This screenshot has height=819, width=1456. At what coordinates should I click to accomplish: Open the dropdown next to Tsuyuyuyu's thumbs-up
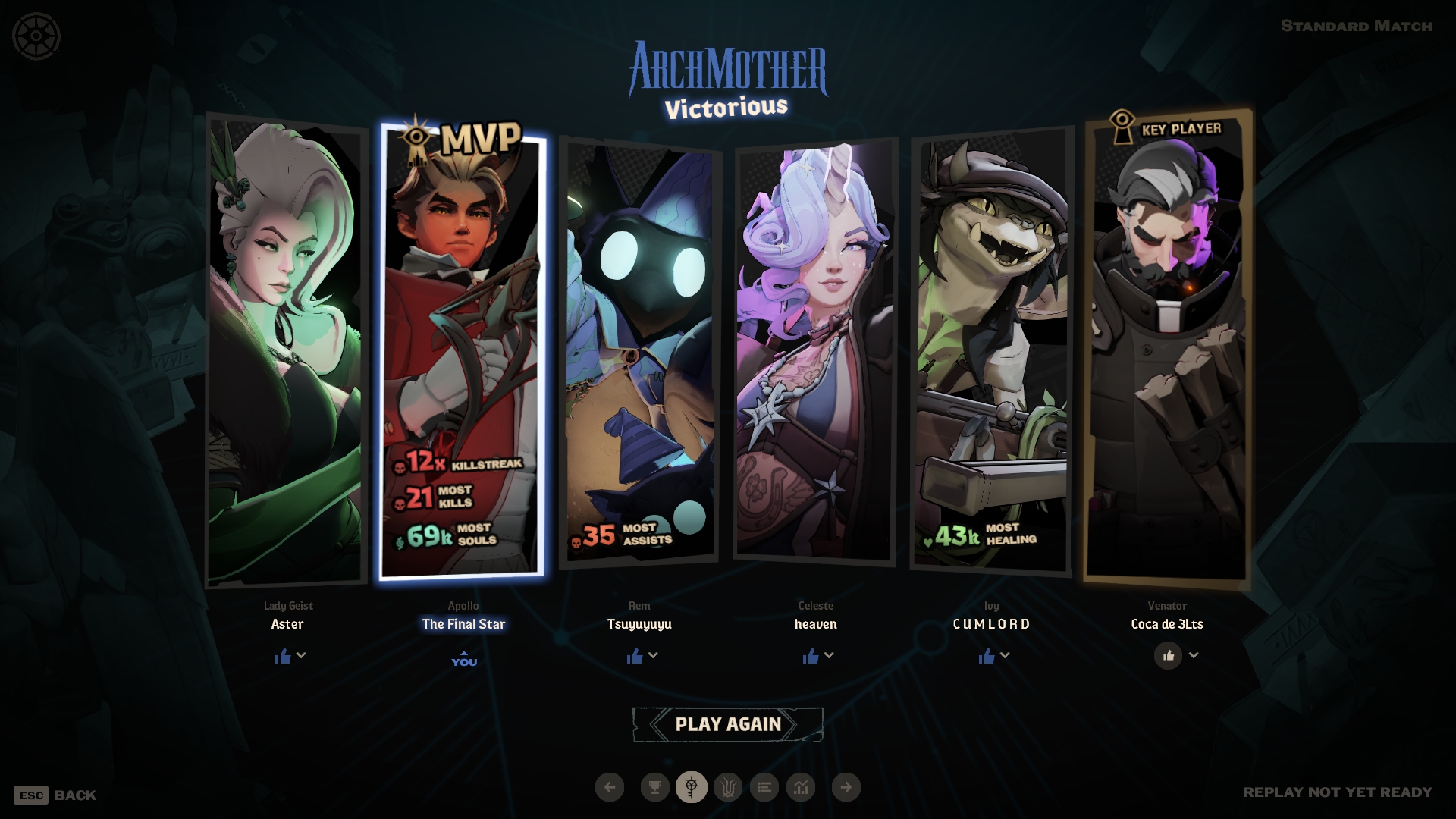tap(653, 655)
